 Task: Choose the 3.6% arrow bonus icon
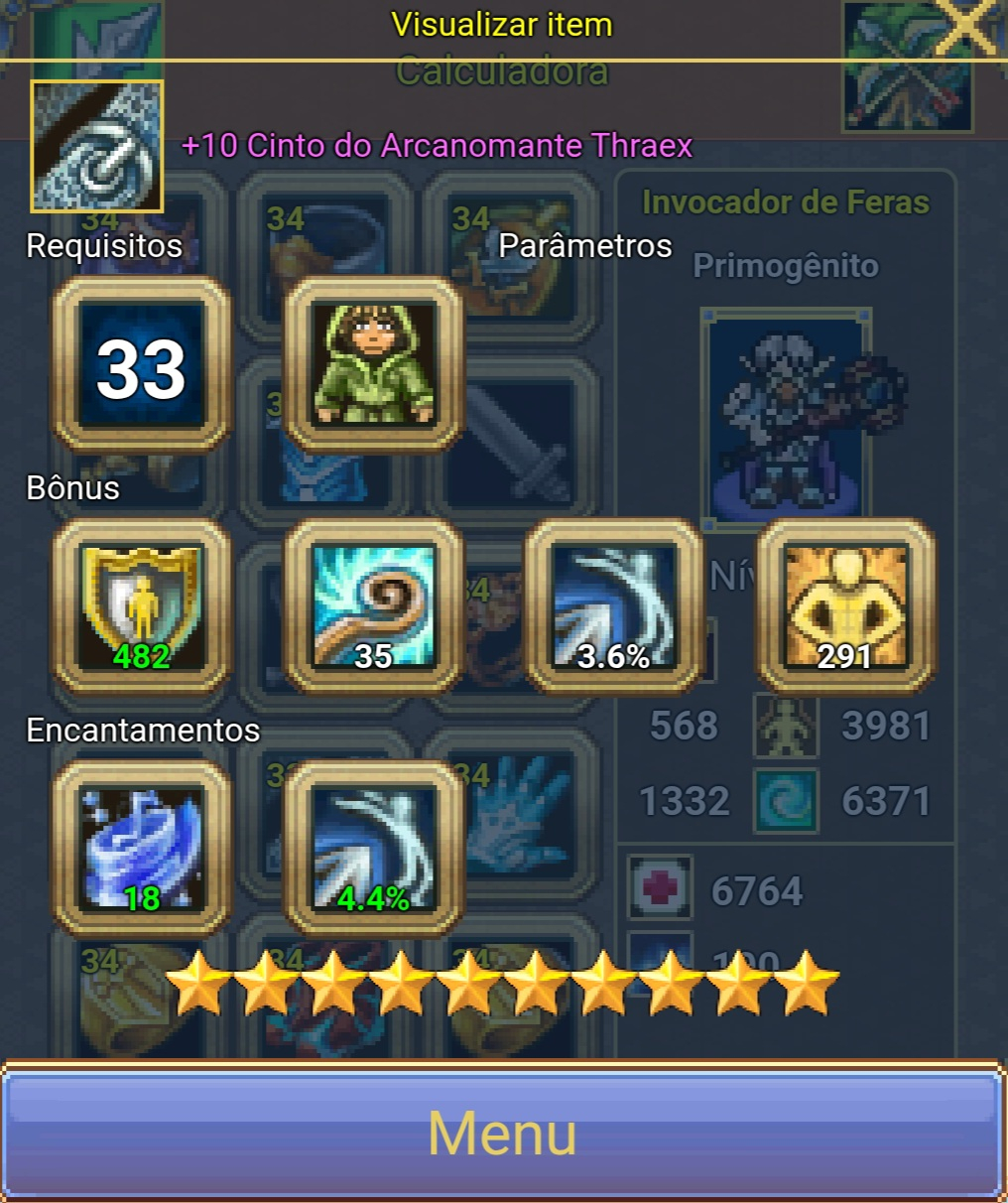click(x=614, y=606)
